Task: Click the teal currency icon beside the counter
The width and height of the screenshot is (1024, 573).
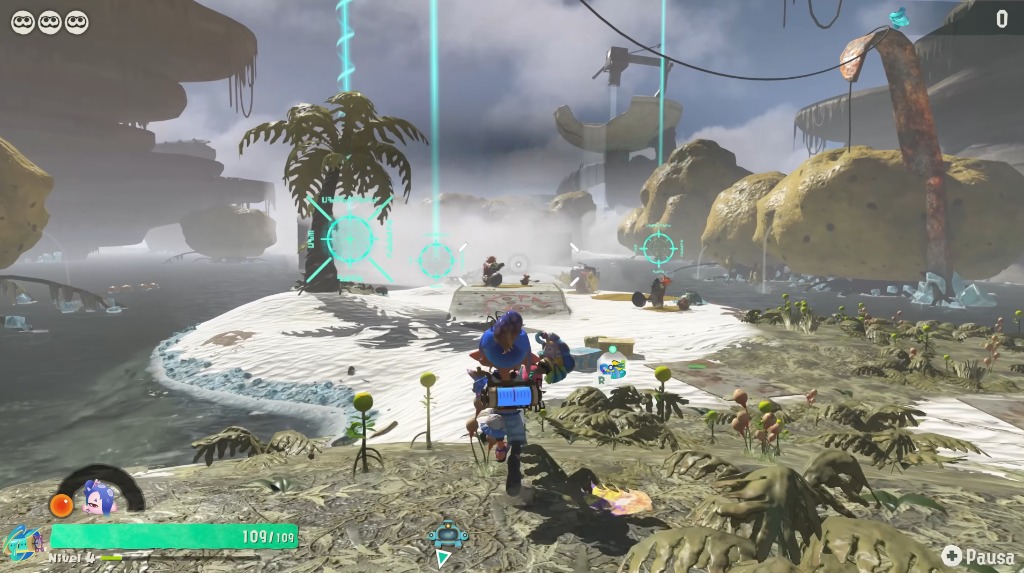Action: 899,17
